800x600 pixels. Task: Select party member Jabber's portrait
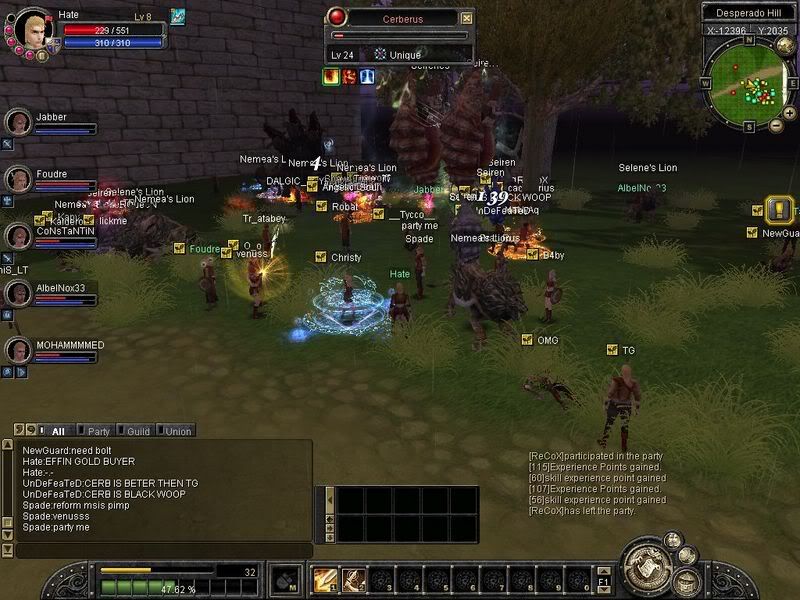pos(17,123)
